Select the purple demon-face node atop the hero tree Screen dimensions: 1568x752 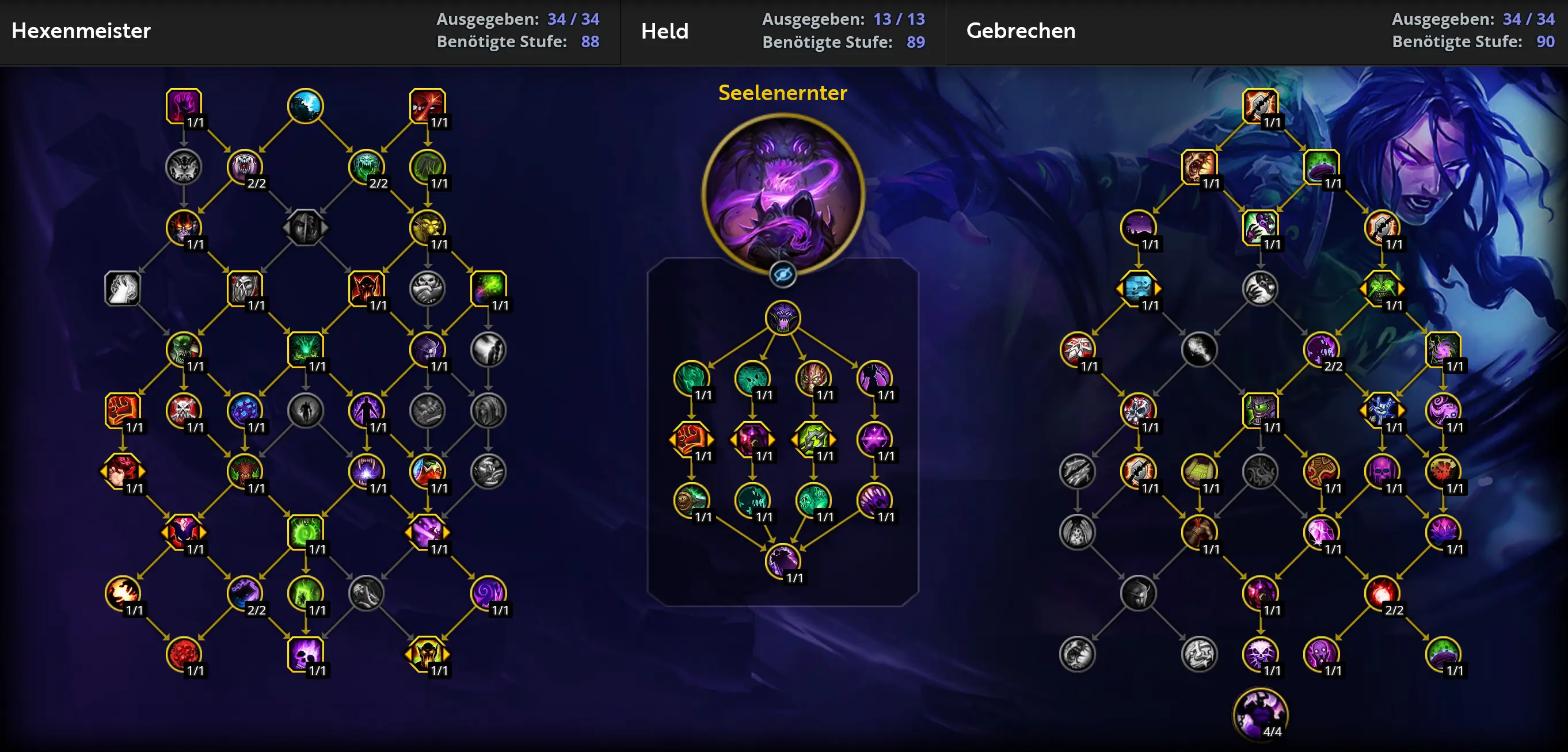tap(783, 317)
